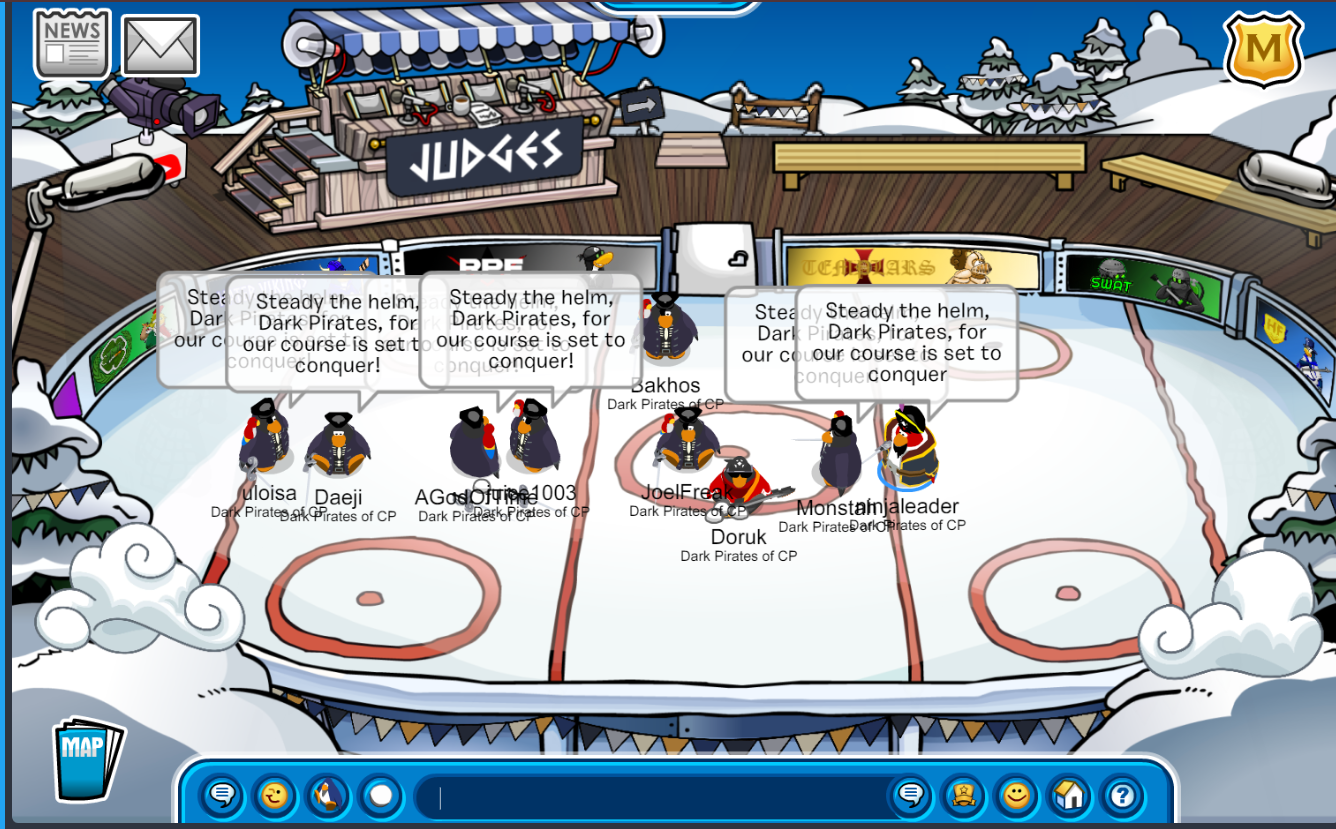
Task: Open the News newspaper
Action: click(71, 44)
